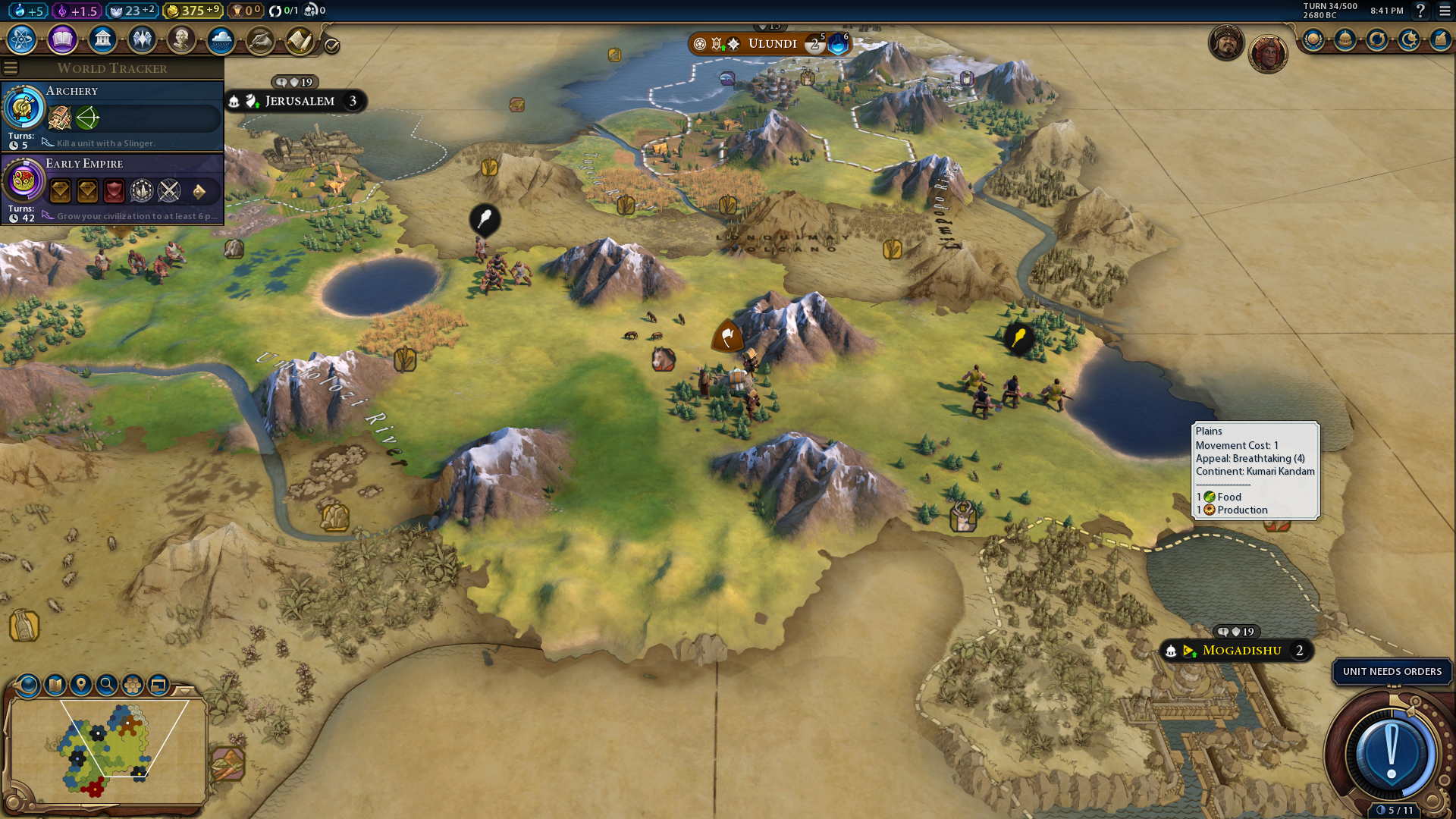
Task: Open the World Tracker hamburger menu
Action: point(11,68)
